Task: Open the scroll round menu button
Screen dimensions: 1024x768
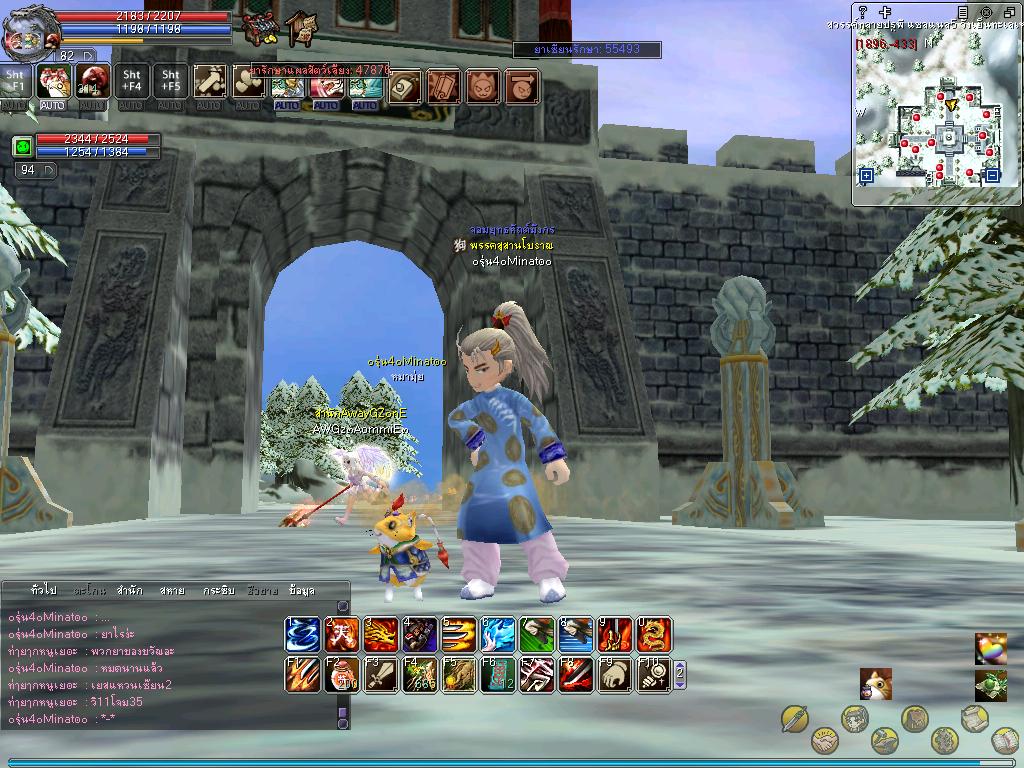Action: 975,718
